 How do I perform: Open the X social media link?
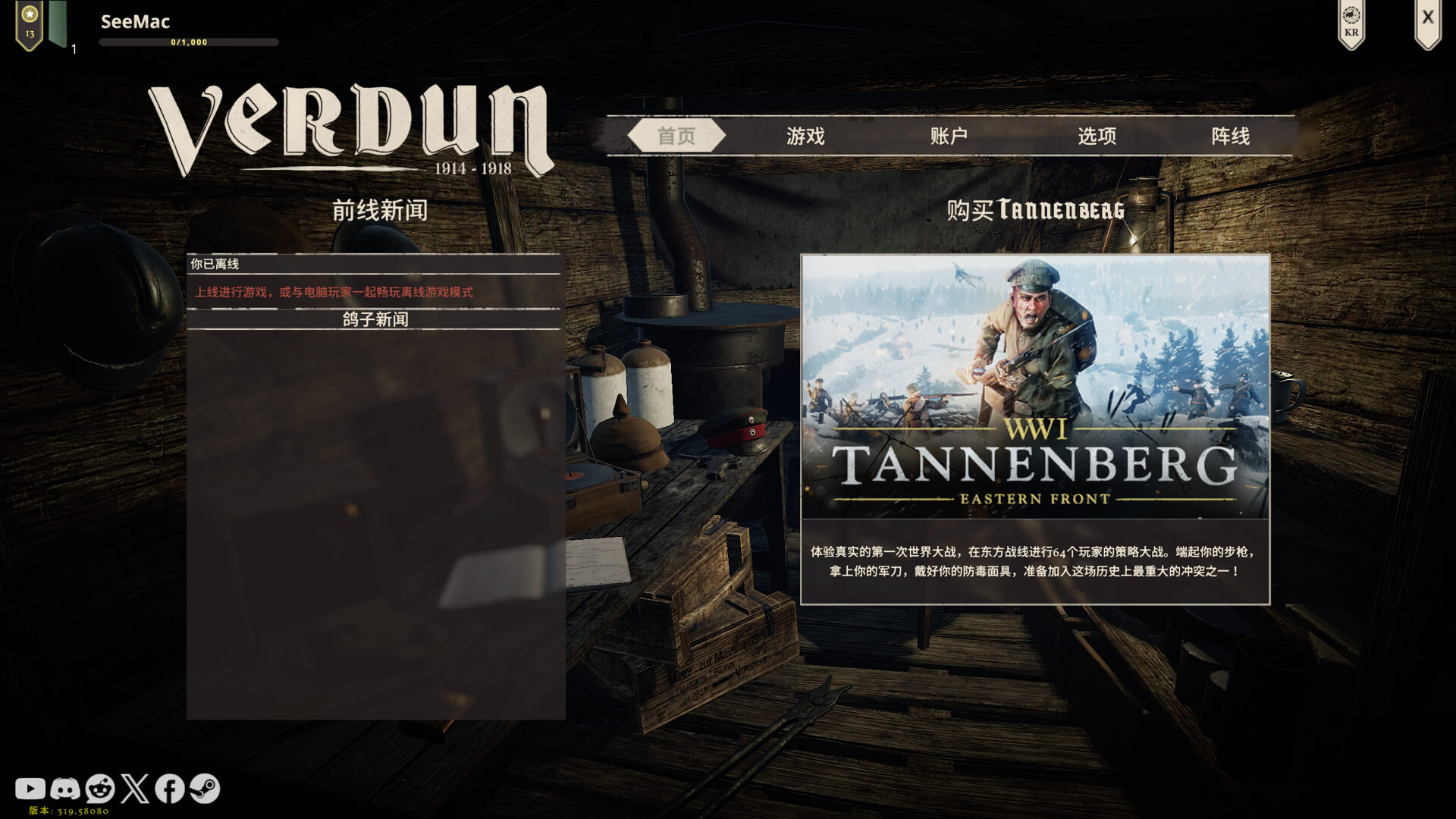[135, 789]
